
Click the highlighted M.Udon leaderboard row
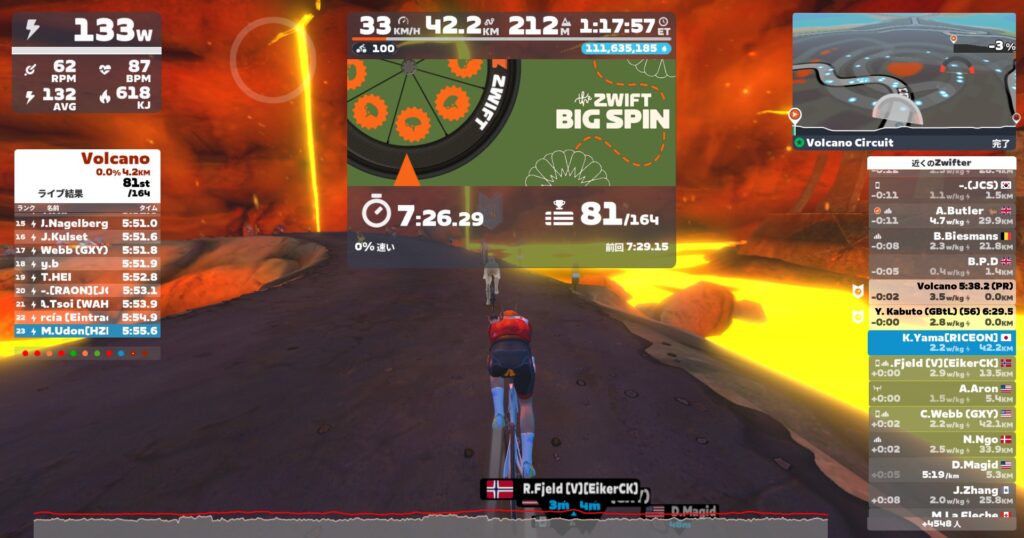[87, 330]
